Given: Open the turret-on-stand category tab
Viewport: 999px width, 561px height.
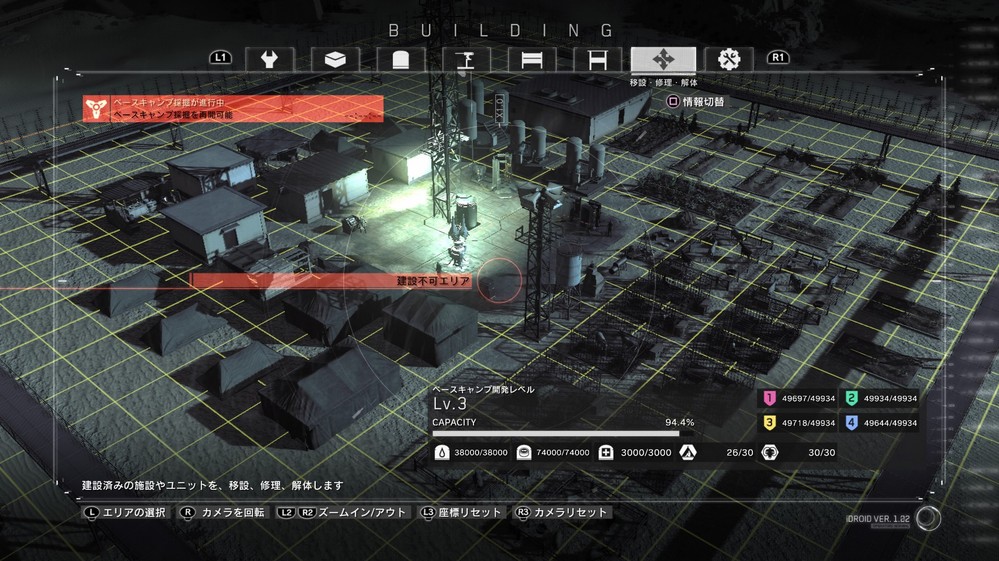Looking at the screenshot, I should point(465,59).
